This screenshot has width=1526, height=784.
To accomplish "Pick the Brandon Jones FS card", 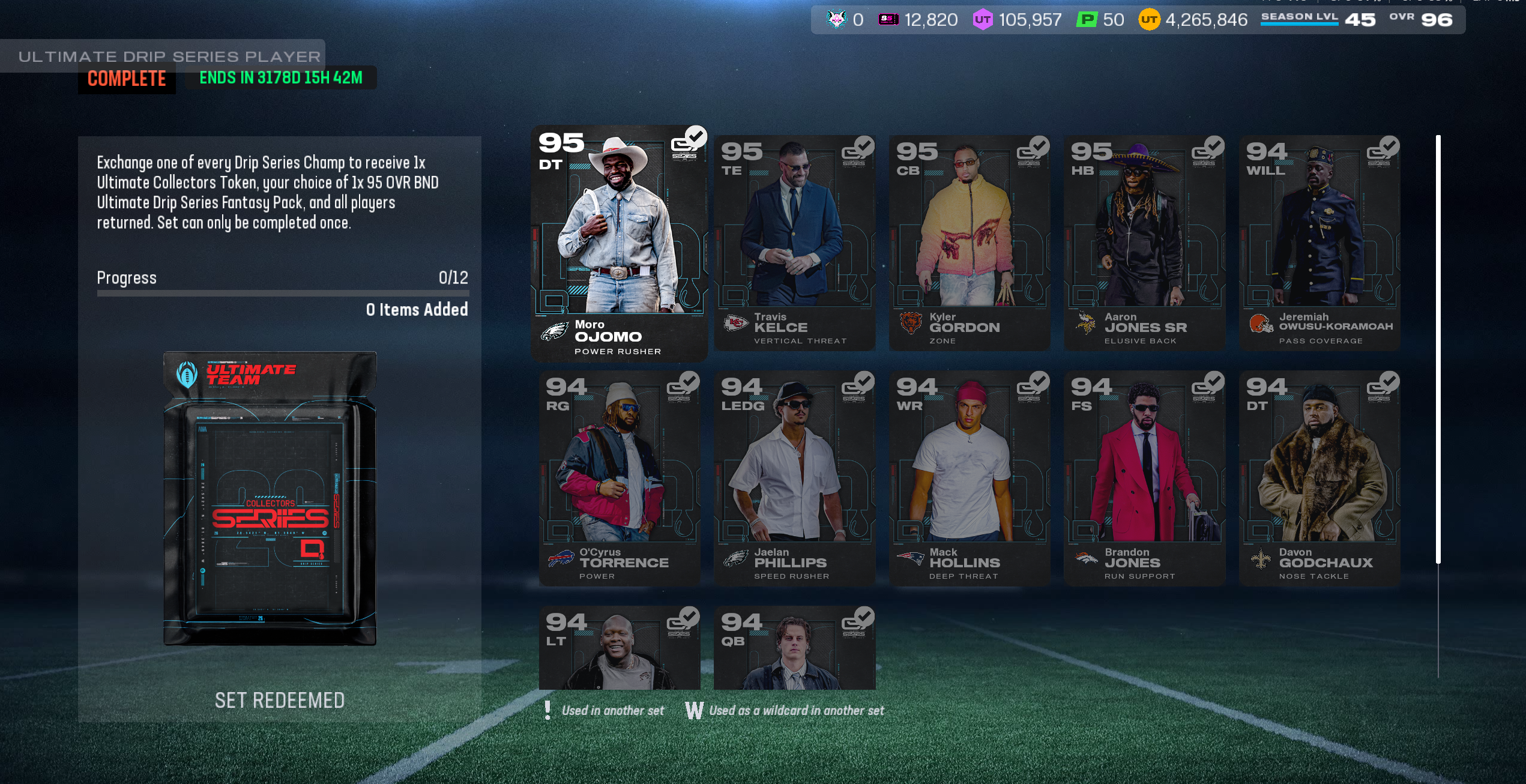I will tap(1144, 478).
